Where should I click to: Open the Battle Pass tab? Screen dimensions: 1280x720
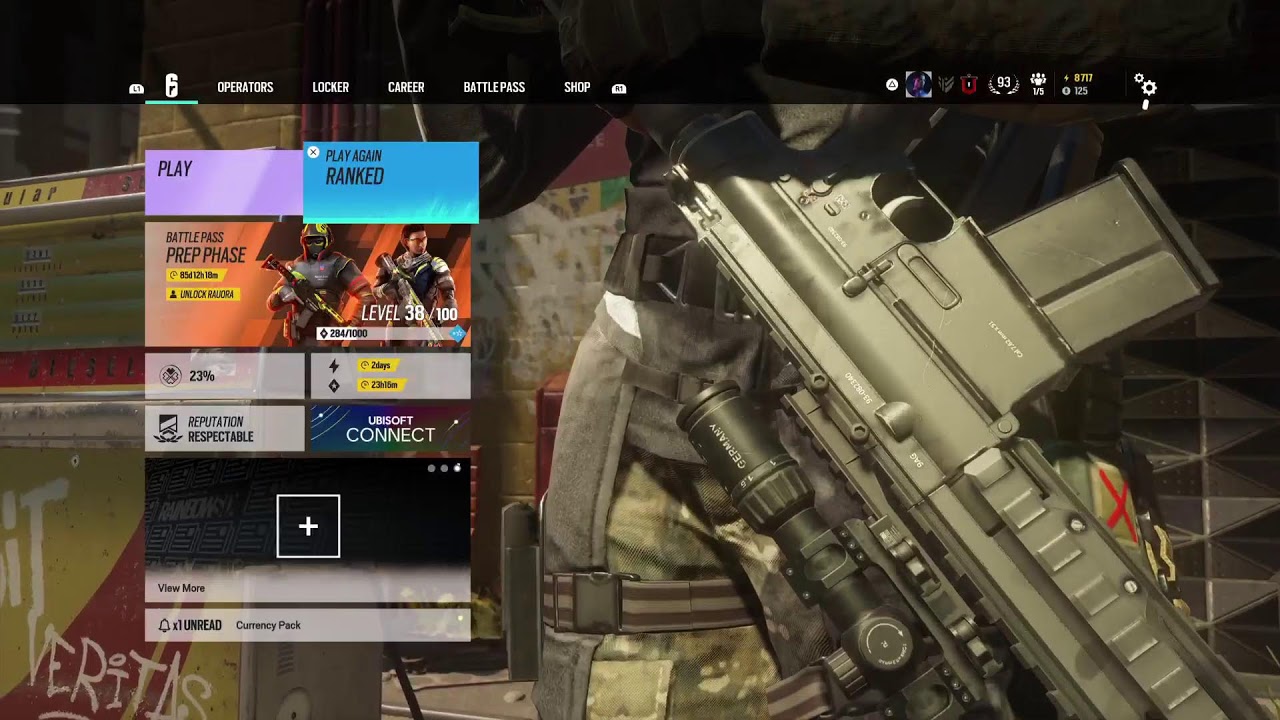point(494,87)
